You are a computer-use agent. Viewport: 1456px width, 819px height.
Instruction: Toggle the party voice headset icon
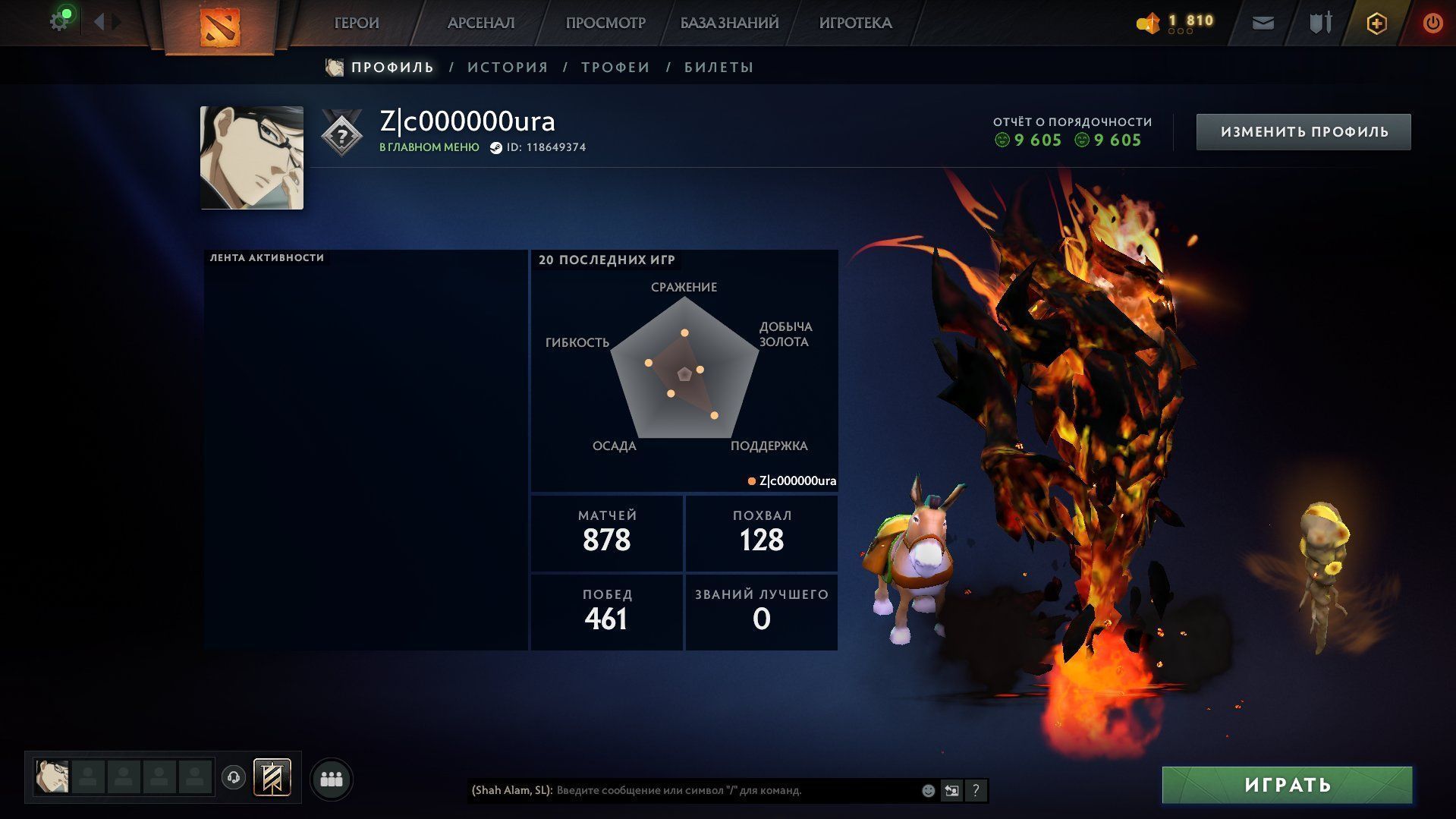[x=234, y=777]
